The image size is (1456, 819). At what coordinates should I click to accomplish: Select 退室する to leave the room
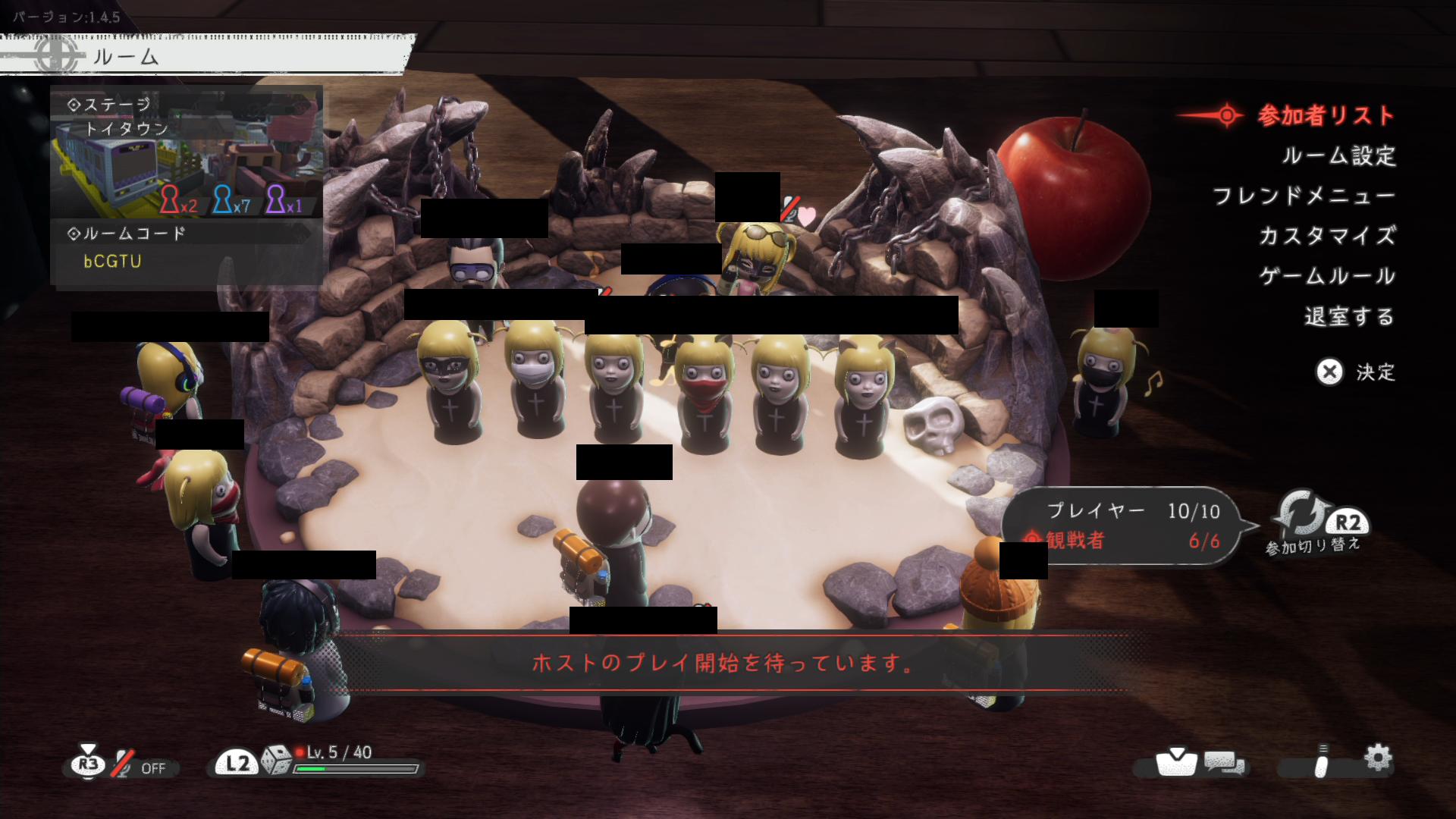(1349, 316)
